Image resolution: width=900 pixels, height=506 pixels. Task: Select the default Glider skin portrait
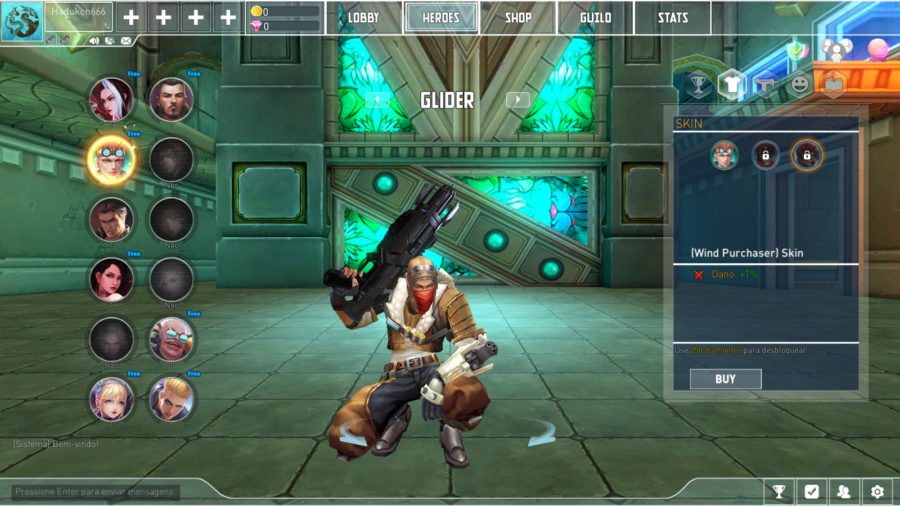click(725, 154)
